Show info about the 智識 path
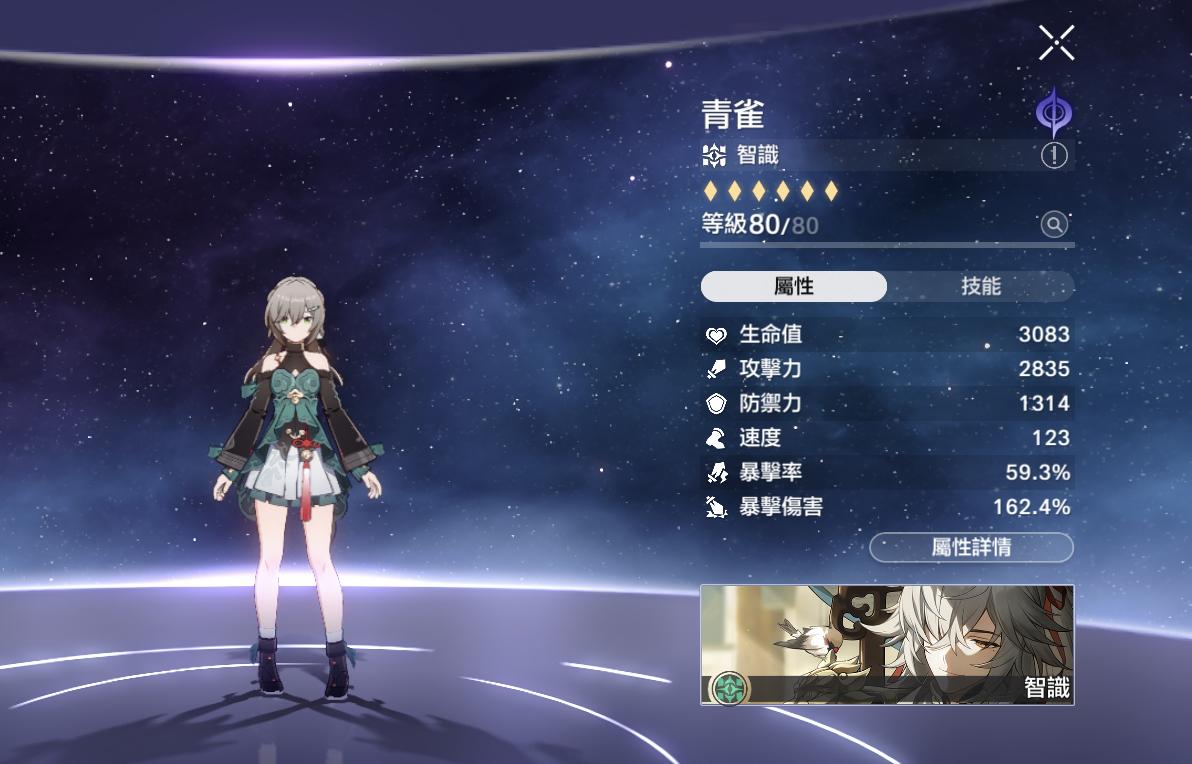1192x764 pixels. coord(1054,155)
